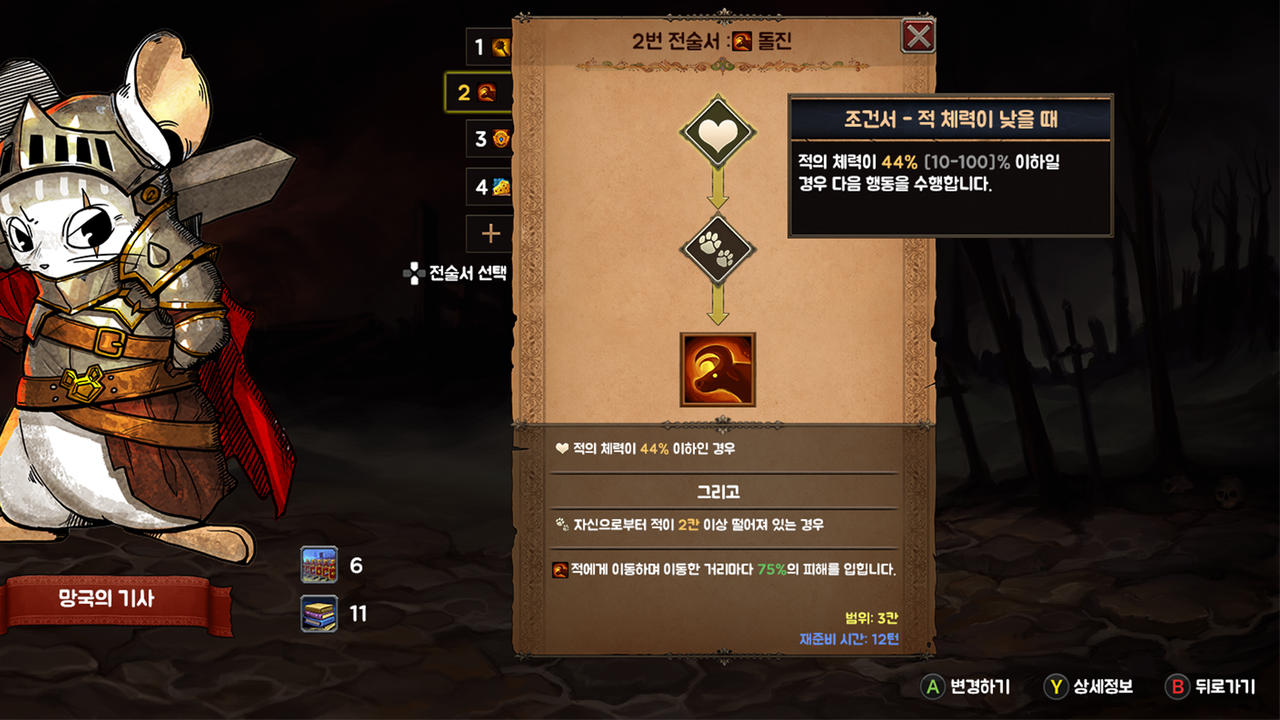The image size is (1280, 720).
Task: Switch to tactic book slot 3
Action: [x=490, y=139]
